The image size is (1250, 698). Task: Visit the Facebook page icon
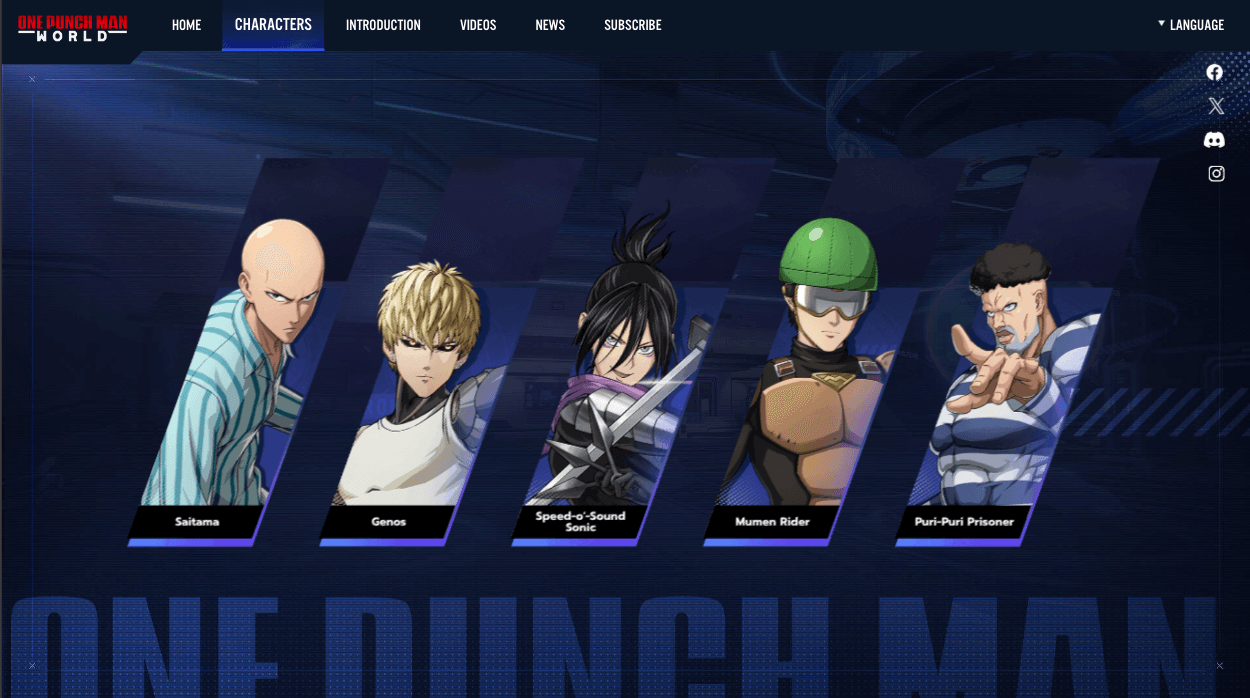click(x=1215, y=72)
